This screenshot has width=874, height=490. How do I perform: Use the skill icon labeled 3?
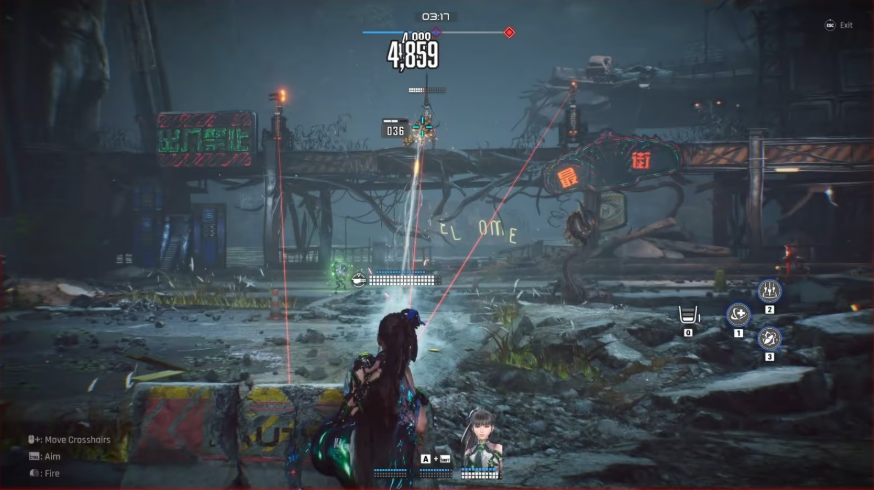[769, 338]
